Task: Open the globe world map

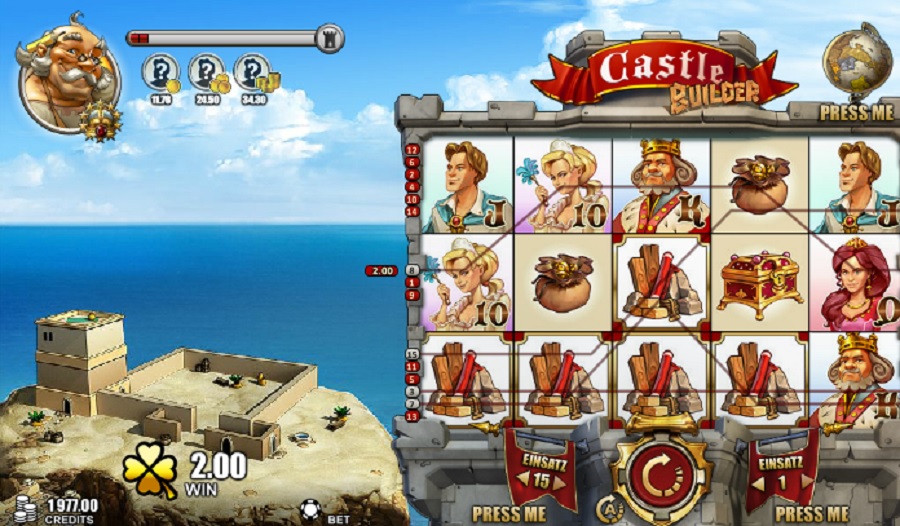Action: tap(857, 63)
